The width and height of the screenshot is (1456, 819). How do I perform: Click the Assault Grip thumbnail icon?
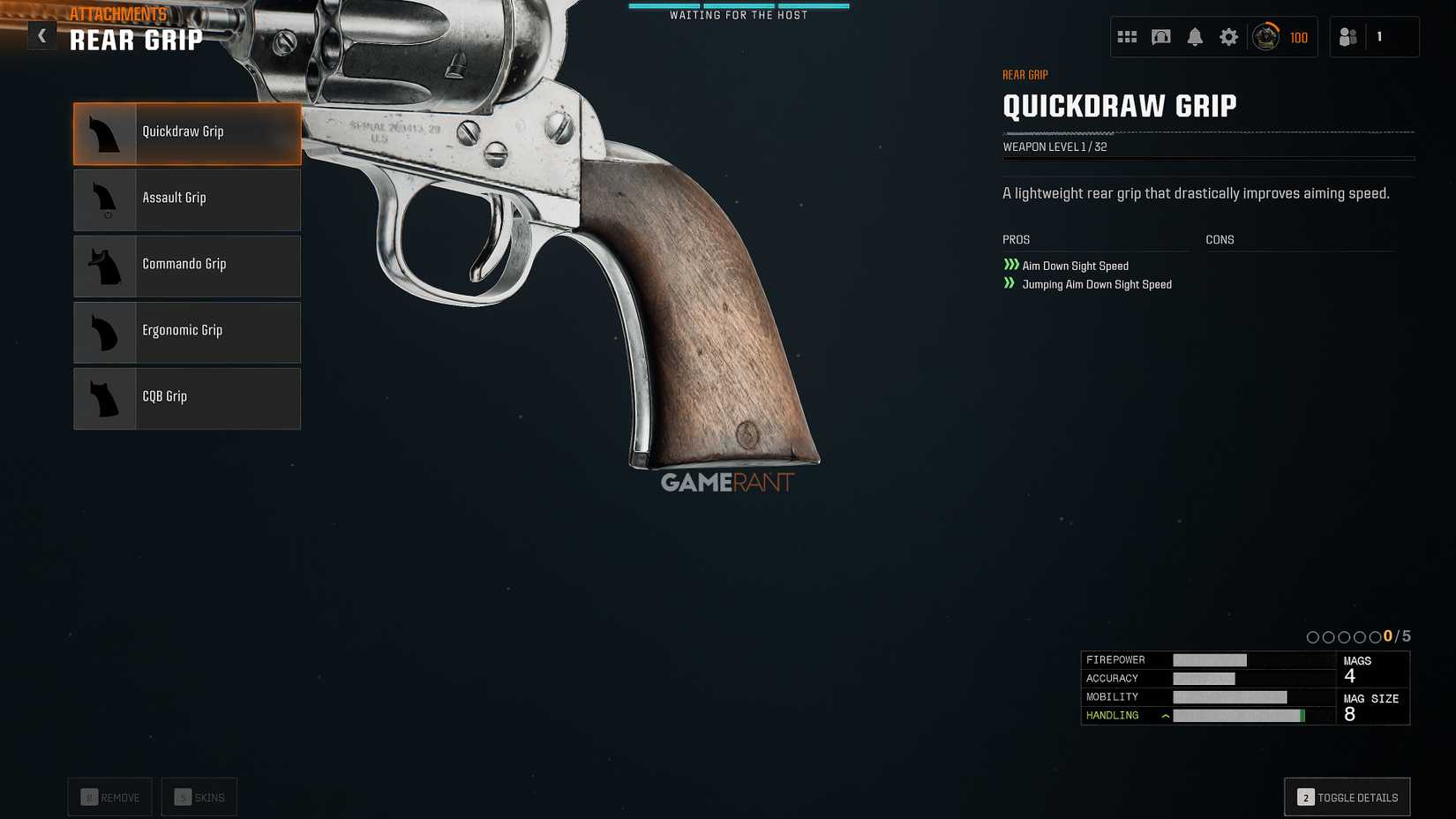(x=104, y=199)
